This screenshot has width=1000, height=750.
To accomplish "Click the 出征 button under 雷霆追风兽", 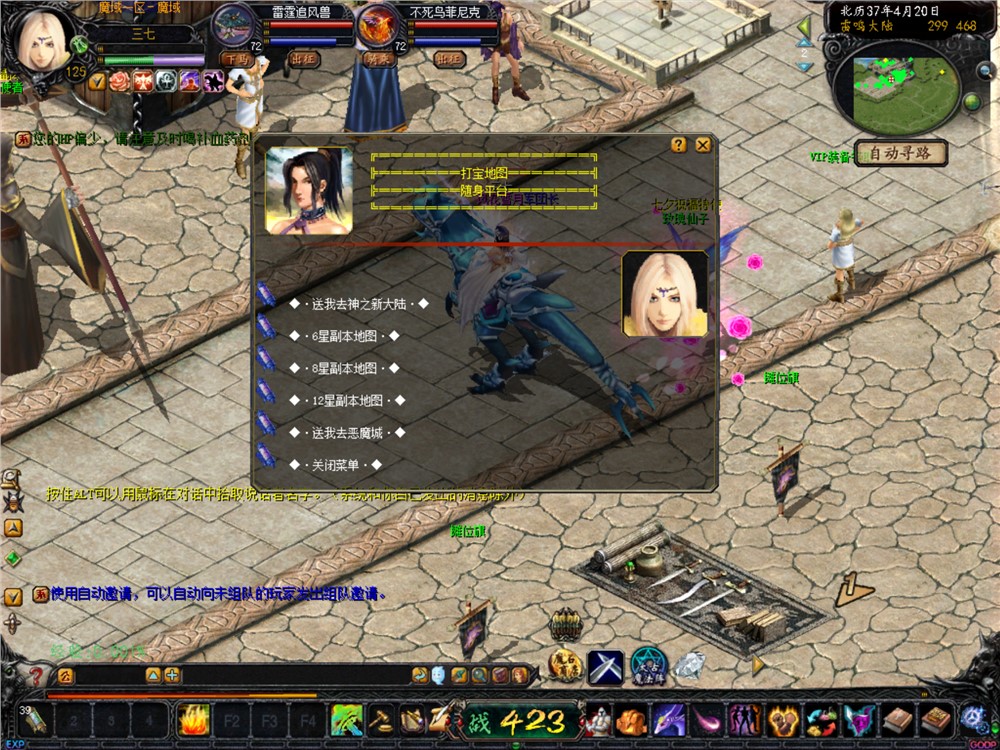I will point(304,59).
